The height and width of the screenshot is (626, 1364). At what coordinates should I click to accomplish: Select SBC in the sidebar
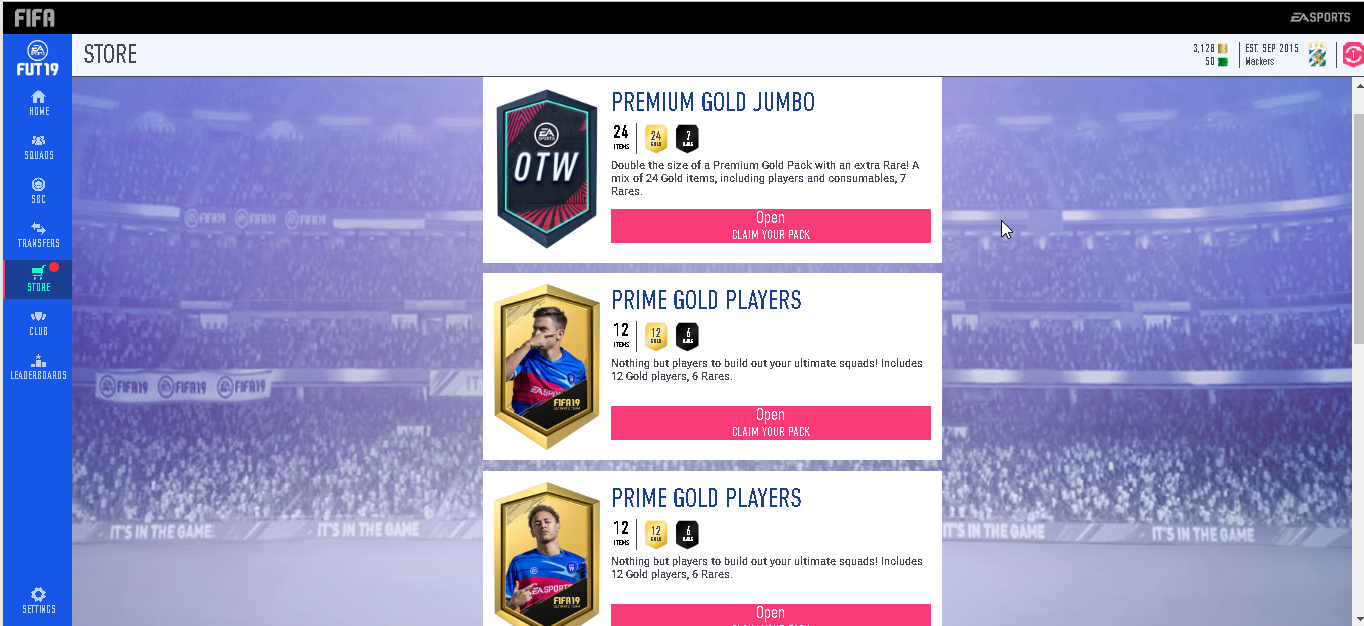pyautogui.click(x=38, y=190)
